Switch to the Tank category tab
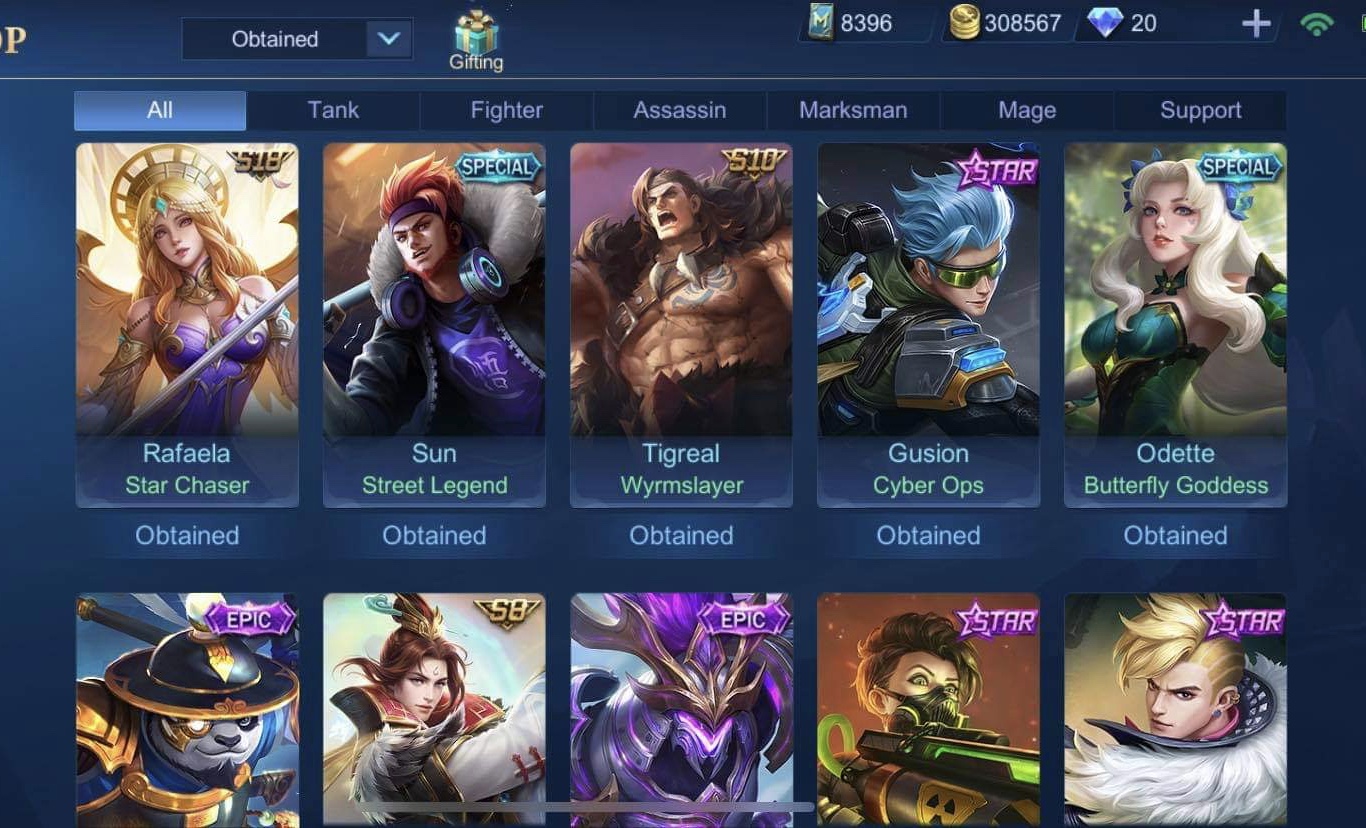This screenshot has height=828, width=1366. tap(332, 110)
